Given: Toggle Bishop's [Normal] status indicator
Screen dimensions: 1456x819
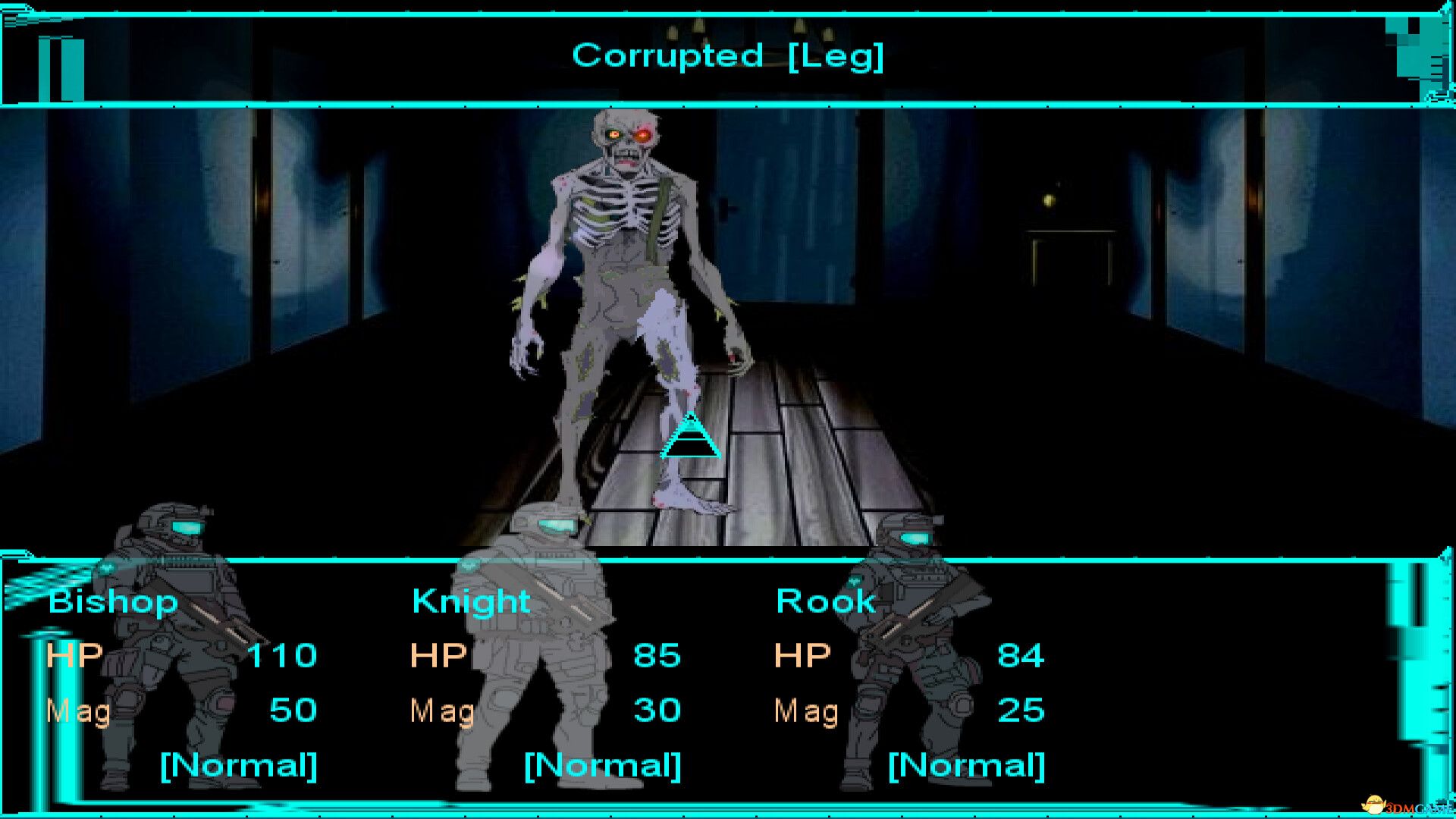Looking at the screenshot, I should (239, 766).
